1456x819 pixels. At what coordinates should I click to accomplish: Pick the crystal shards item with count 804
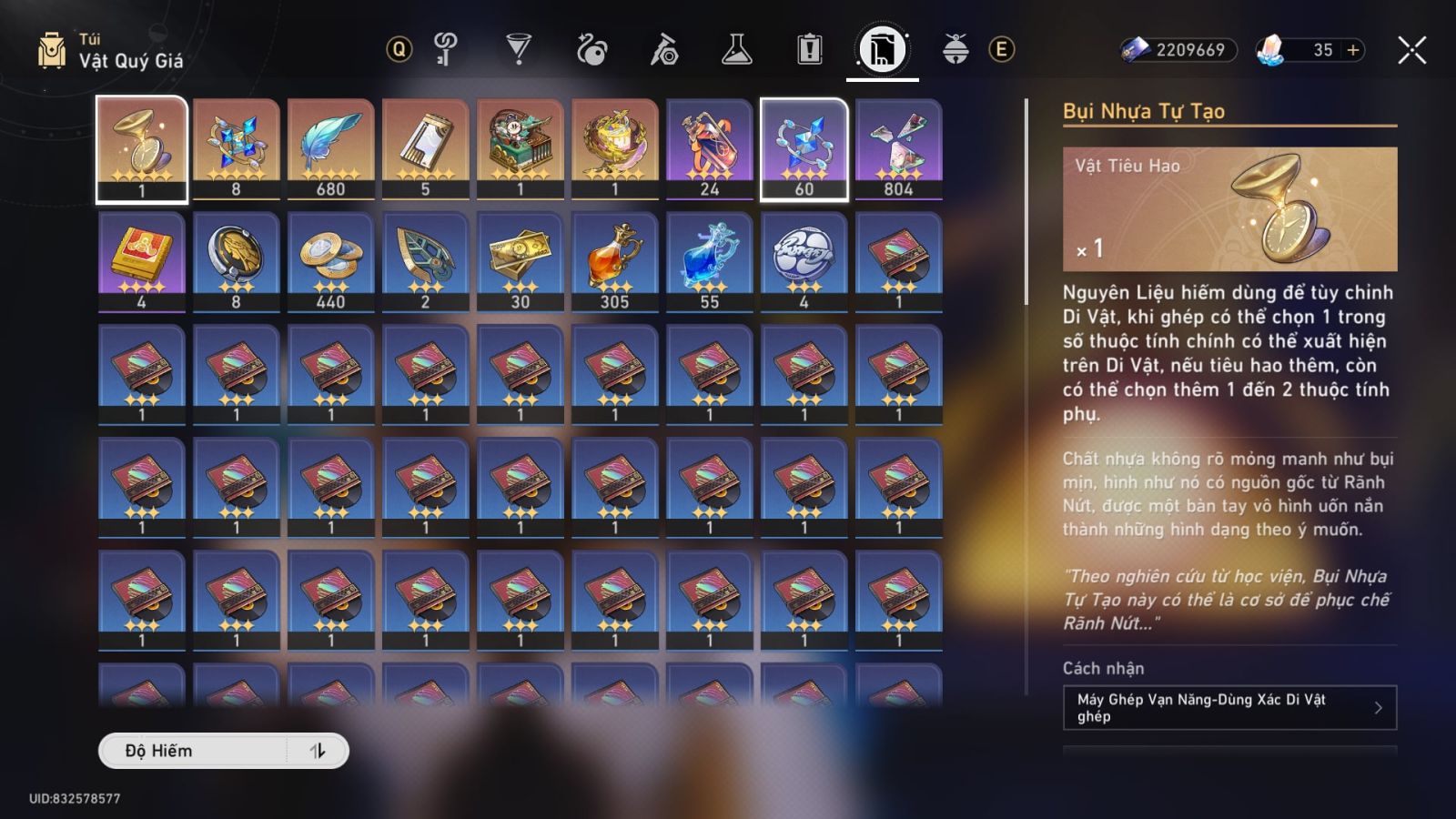898,148
